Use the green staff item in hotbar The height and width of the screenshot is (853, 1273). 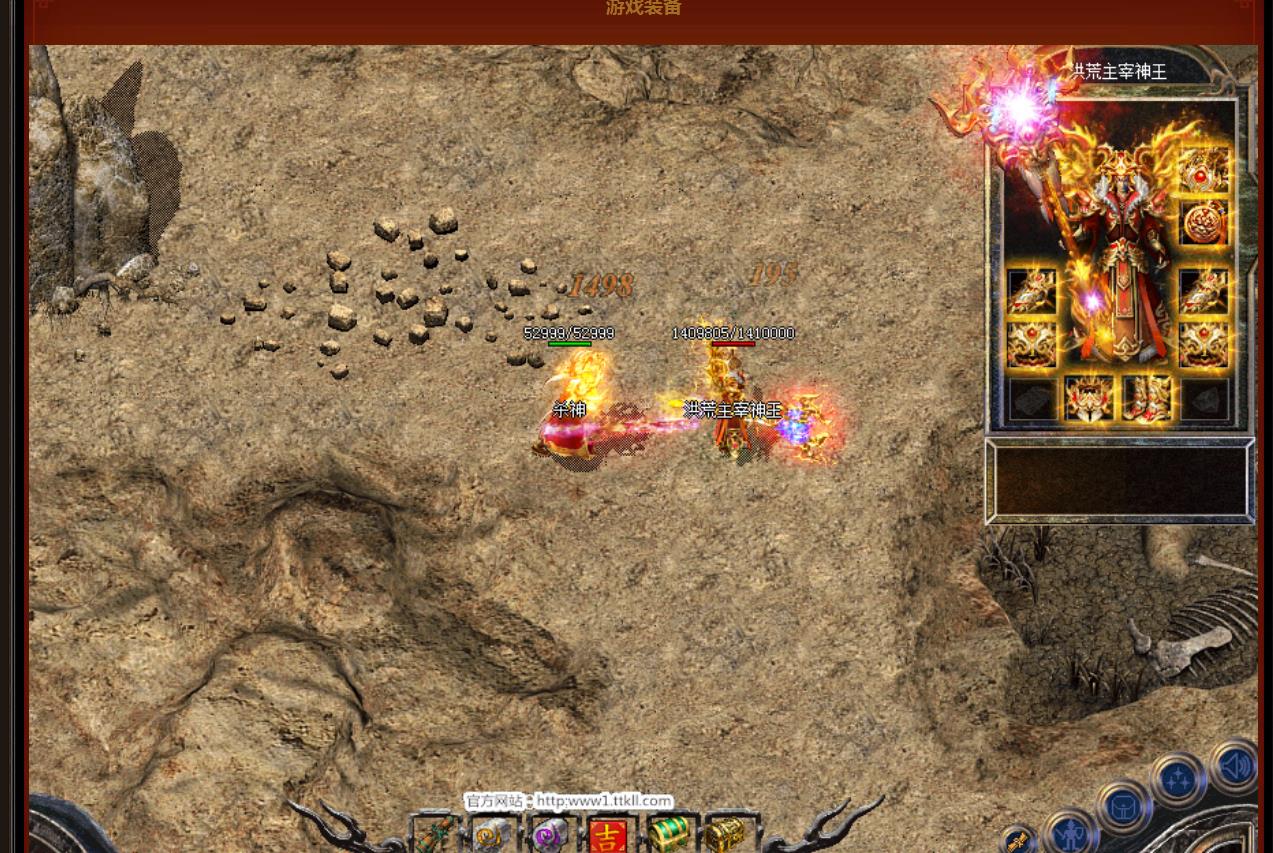coord(434,834)
